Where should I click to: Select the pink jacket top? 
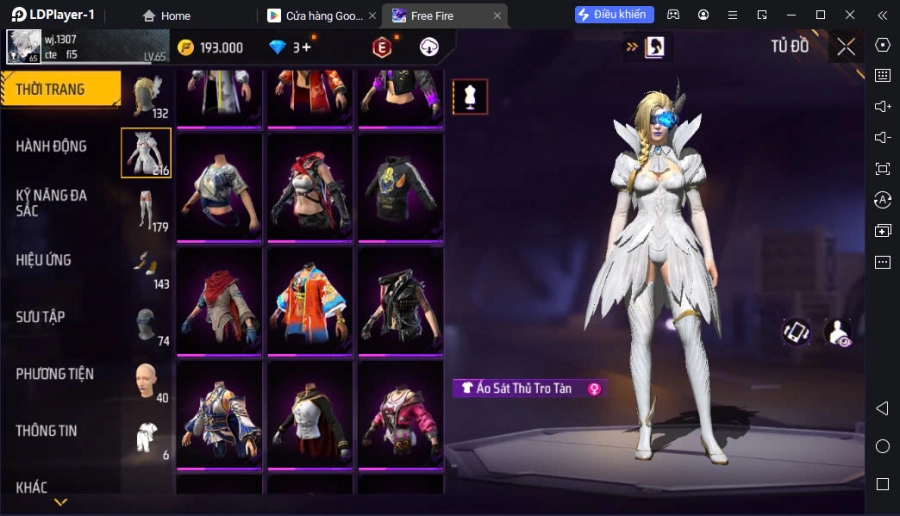pyautogui.click(x=400, y=416)
